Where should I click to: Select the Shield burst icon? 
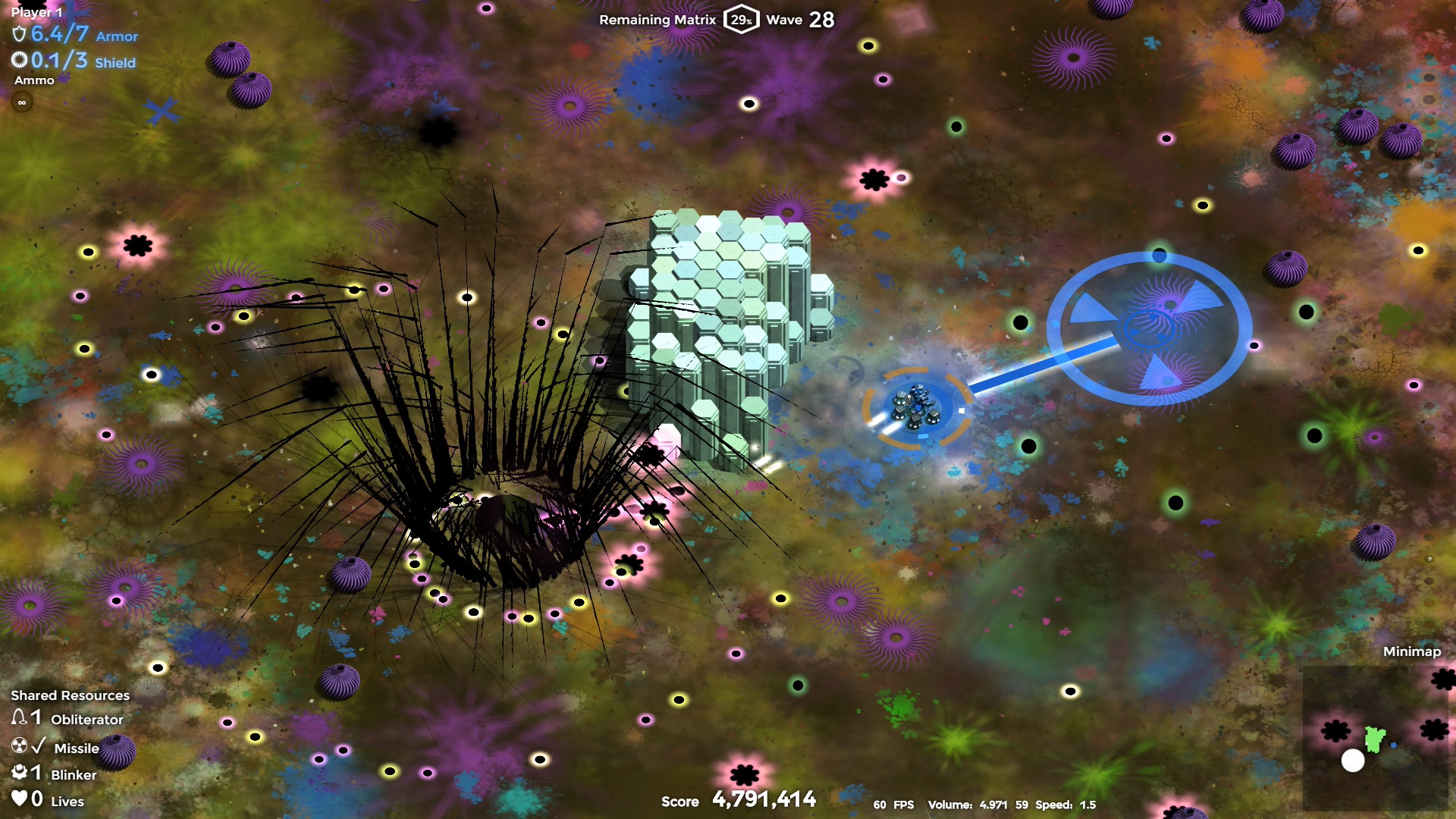tap(18, 61)
